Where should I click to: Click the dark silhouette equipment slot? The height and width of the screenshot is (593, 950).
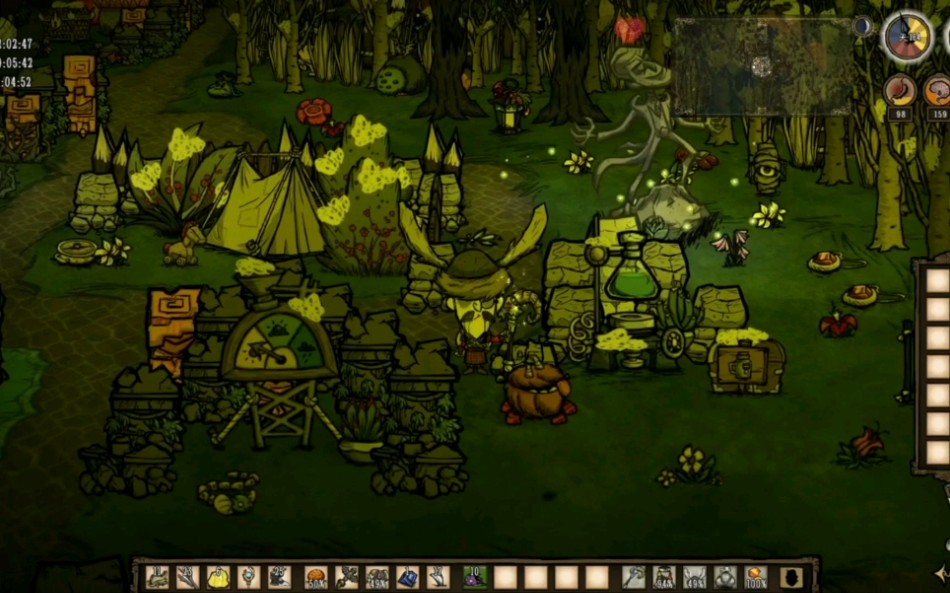(x=790, y=577)
